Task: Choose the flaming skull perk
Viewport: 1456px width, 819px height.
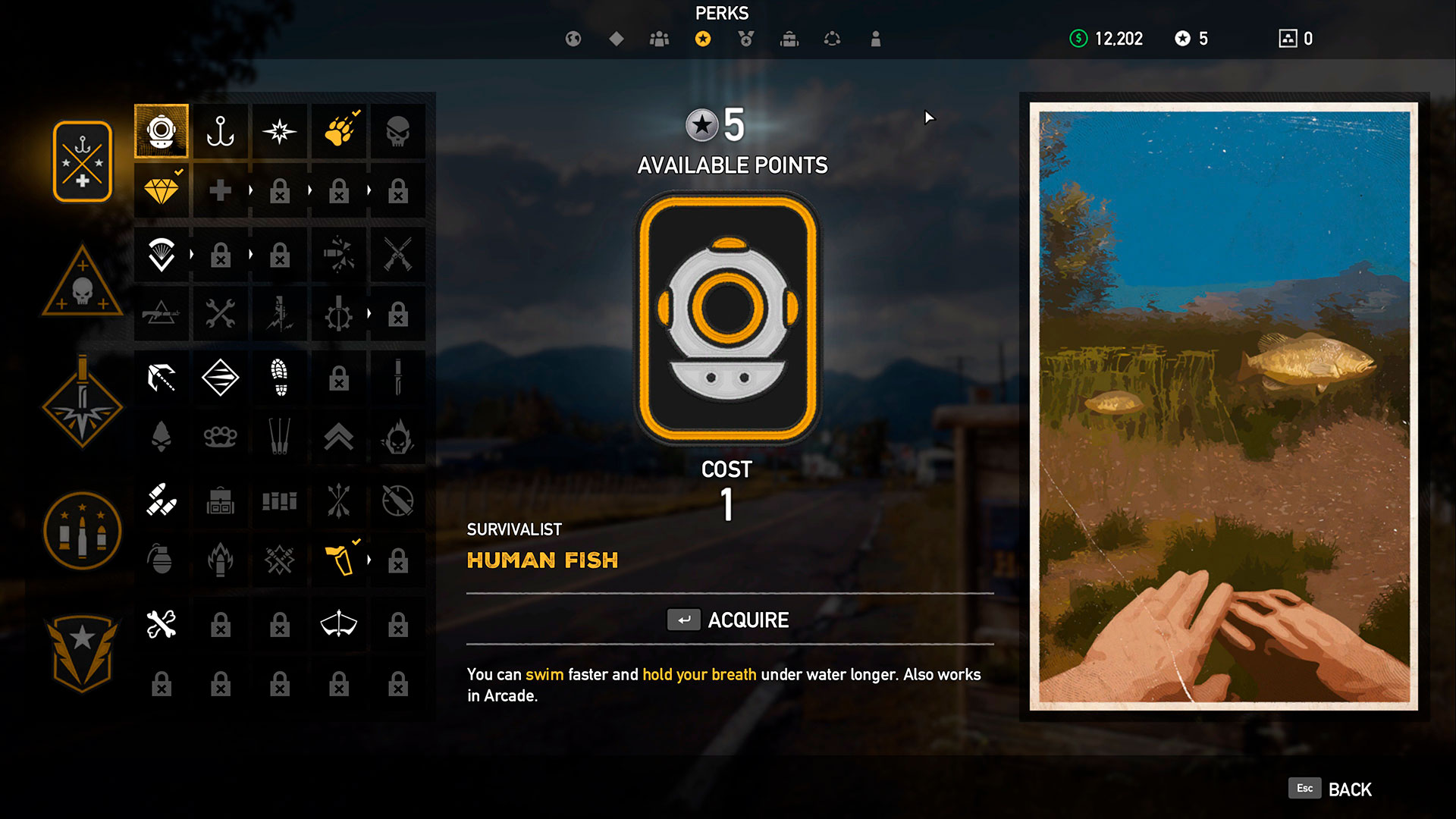Action: tap(398, 436)
